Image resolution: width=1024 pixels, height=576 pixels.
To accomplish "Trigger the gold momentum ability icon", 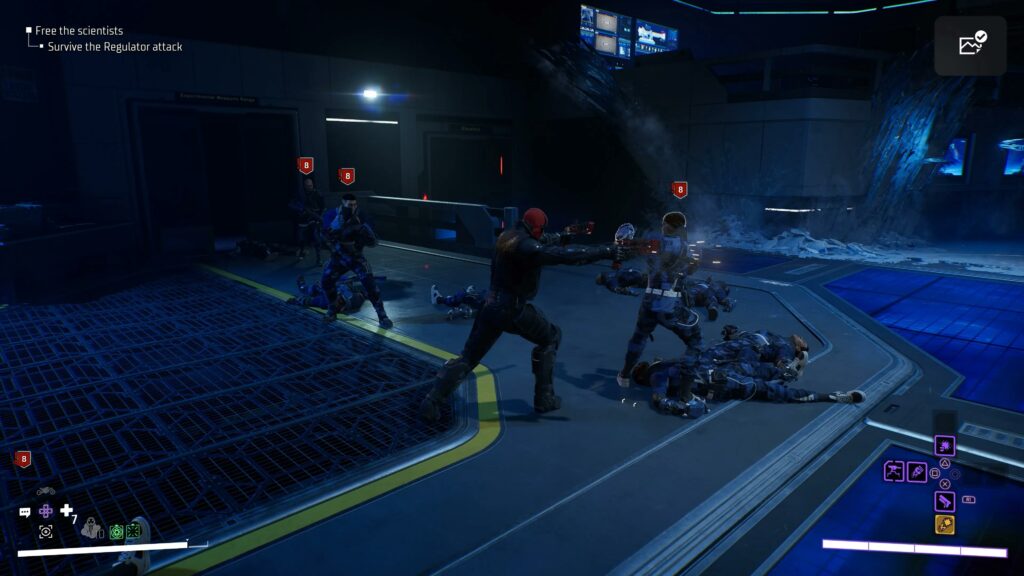I will pos(944,524).
